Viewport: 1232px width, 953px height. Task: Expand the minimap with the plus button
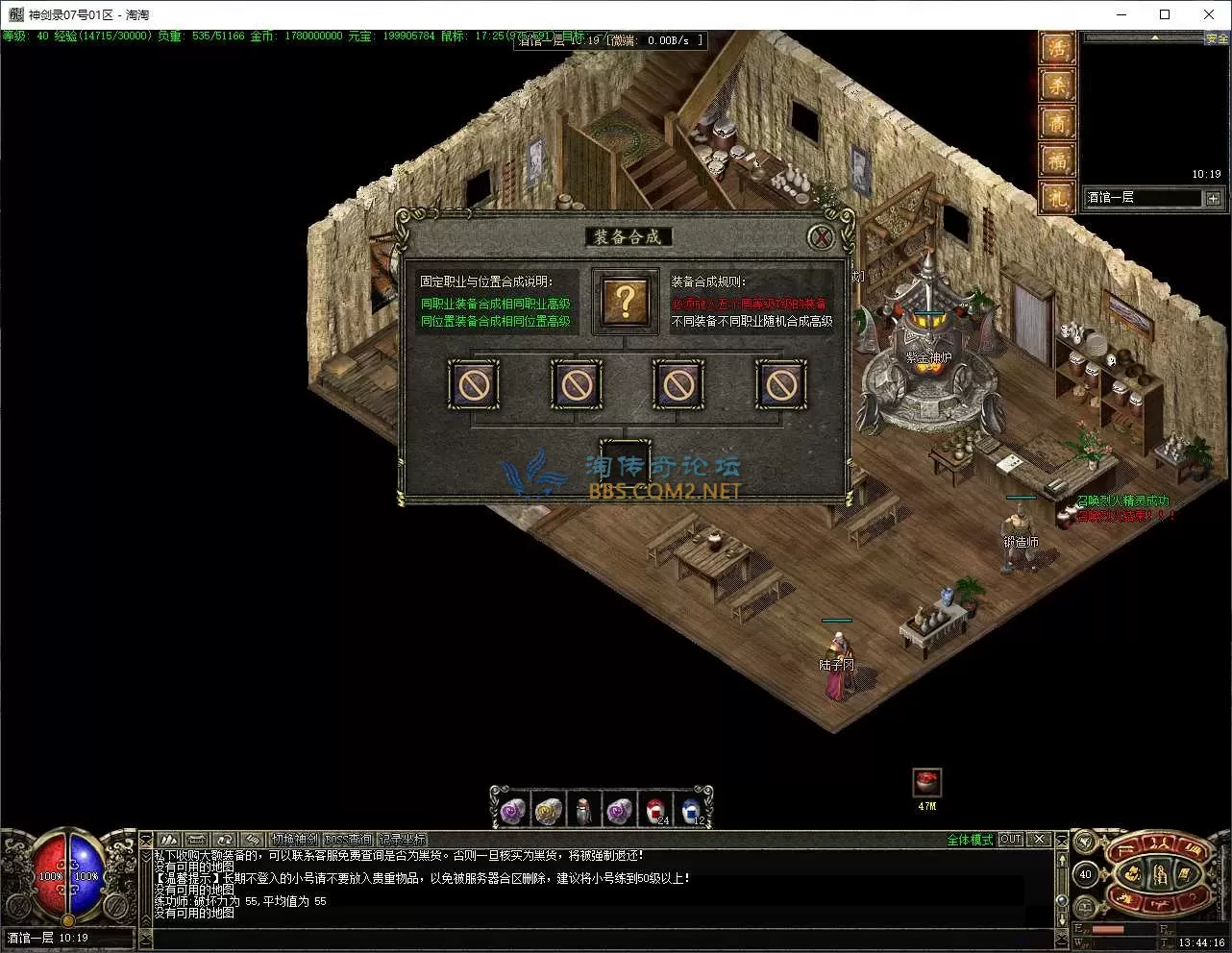click(x=1213, y=198)
